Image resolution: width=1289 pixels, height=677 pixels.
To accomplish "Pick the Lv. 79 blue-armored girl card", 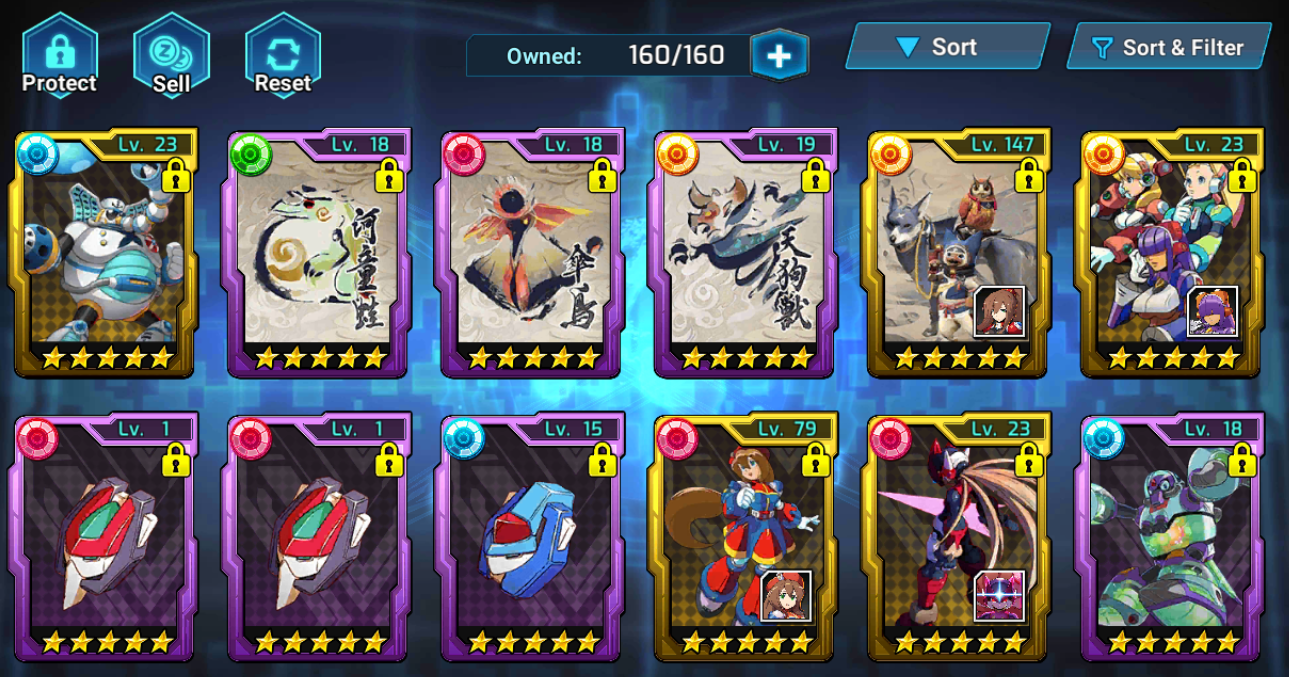I will click(744, 538).
